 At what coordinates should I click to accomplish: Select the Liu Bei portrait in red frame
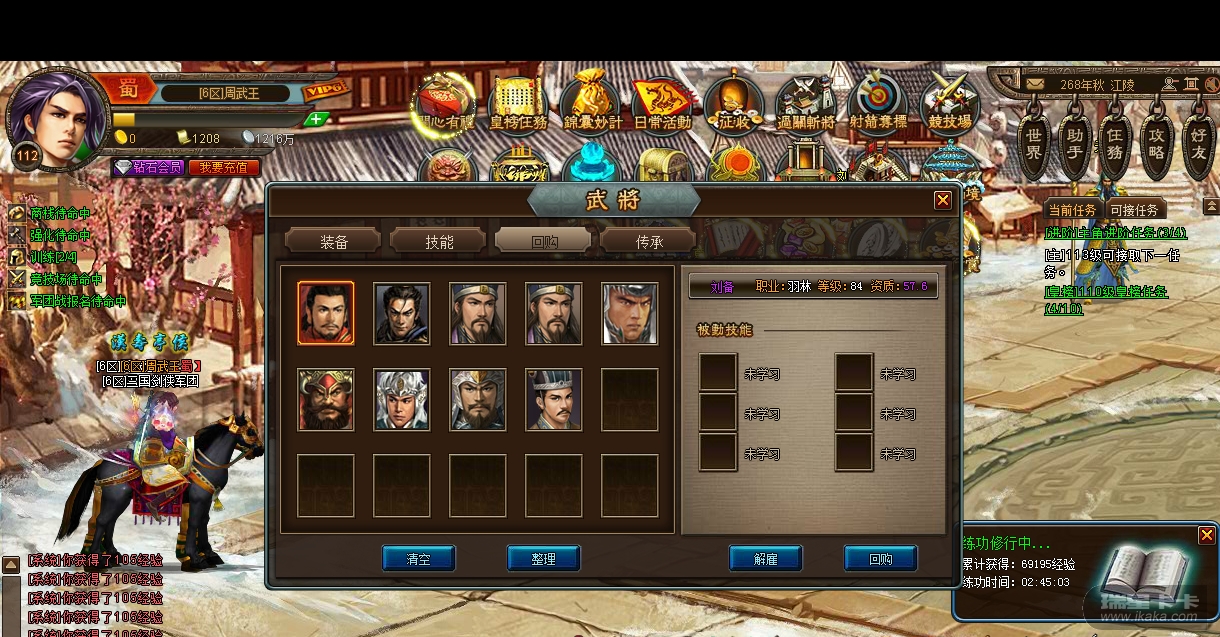[326, 313]
